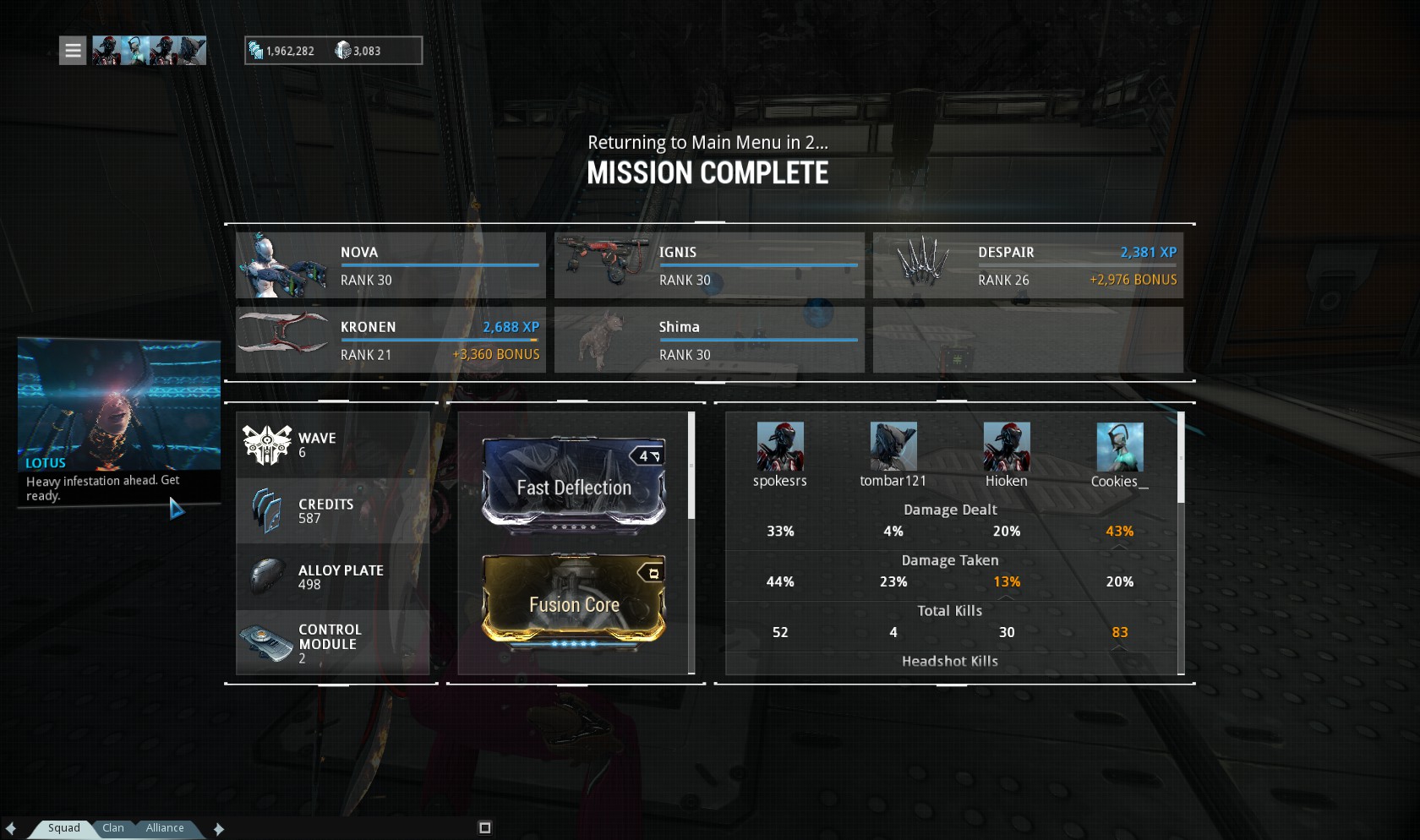Screen dimensions: 1420x840
Task: Open the Clan chat tab
Action: click(113, 828)
